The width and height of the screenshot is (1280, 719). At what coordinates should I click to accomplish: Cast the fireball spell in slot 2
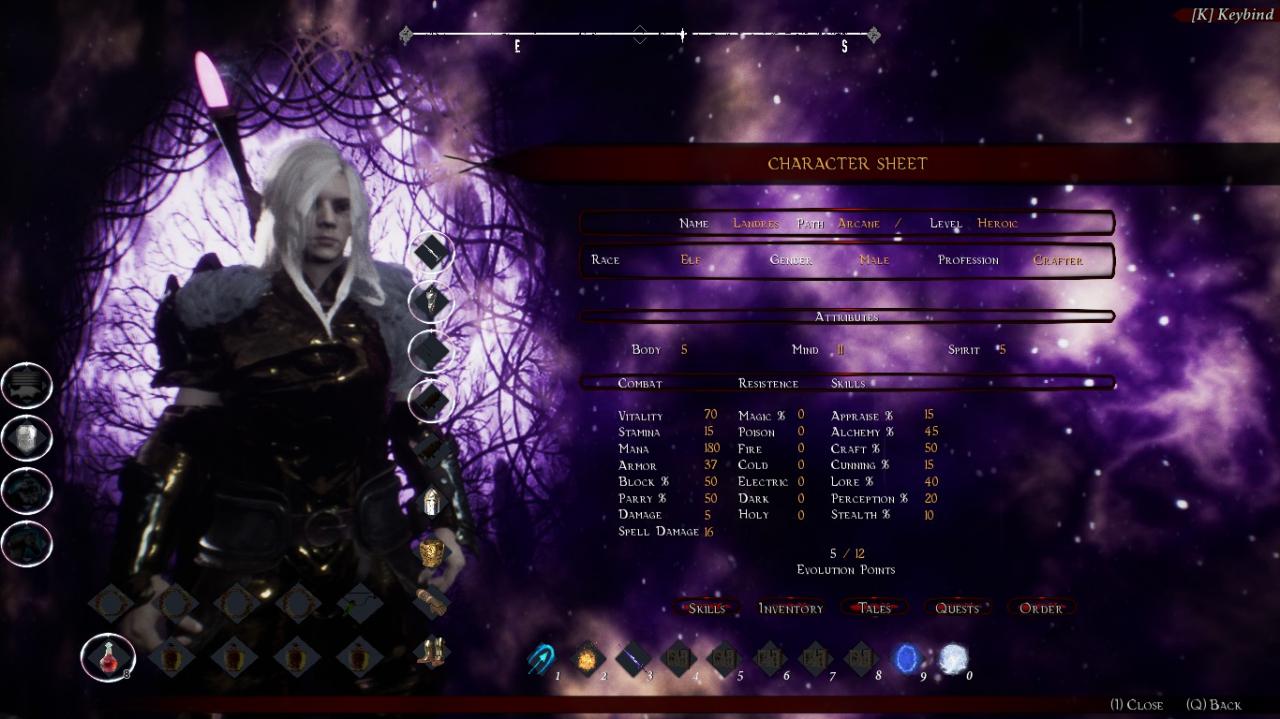[x=586, y=658]
